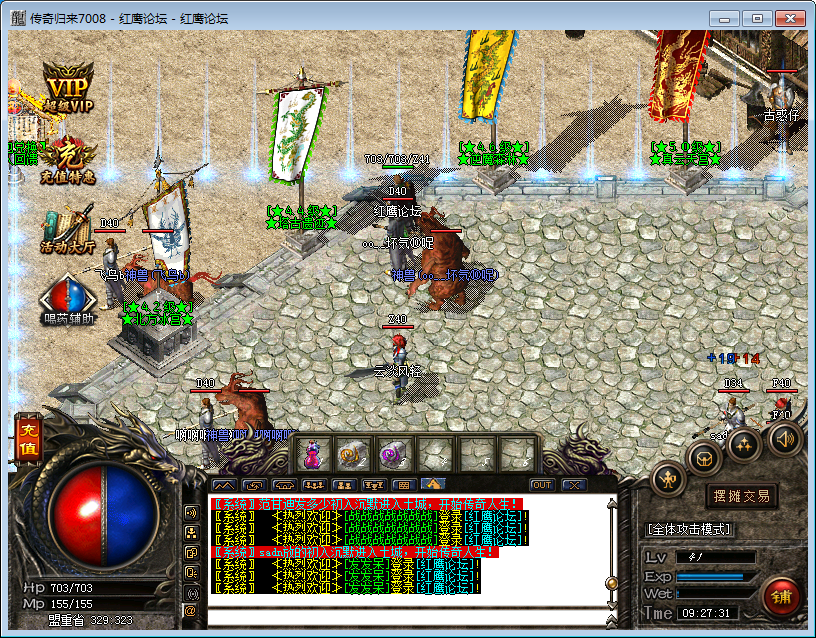Click the @ chat channel button
This screenshot has height=638, width=816.
pyautogui.click(x=190, y=610)
